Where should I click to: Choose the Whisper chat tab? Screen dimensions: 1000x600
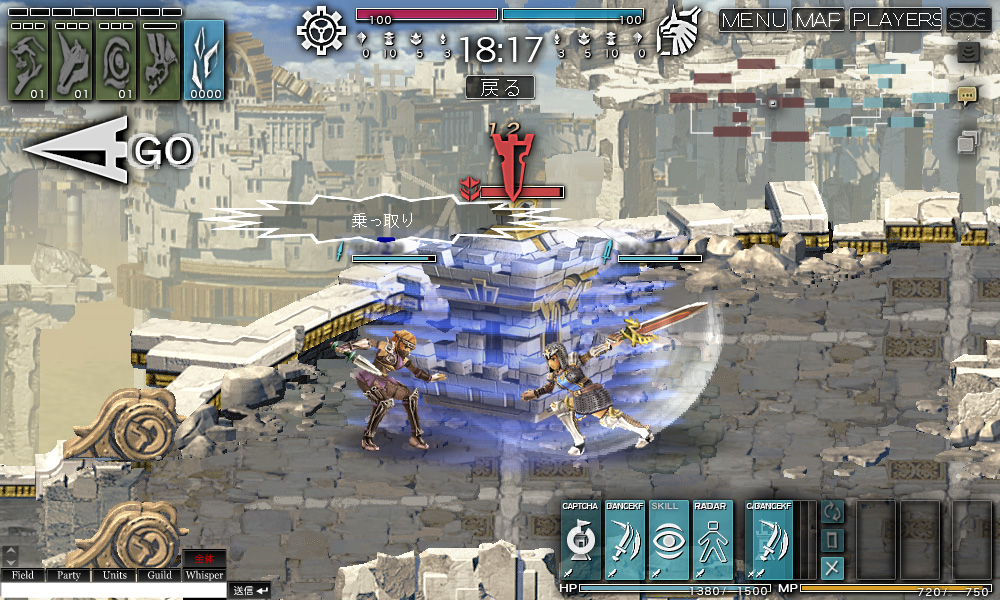204,575
